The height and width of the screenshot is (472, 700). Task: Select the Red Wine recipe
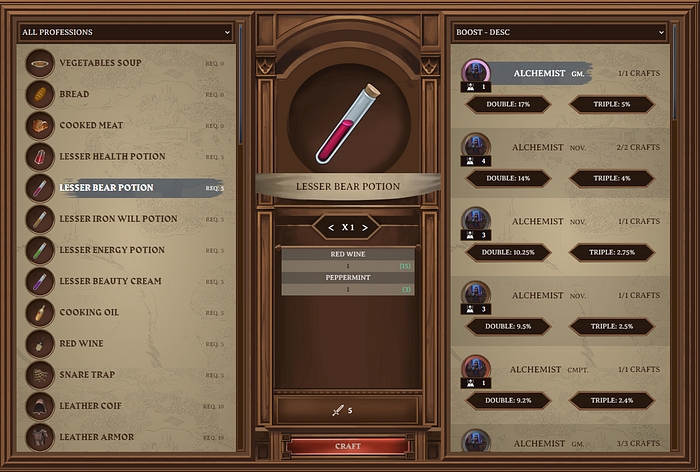click(81, 343)
